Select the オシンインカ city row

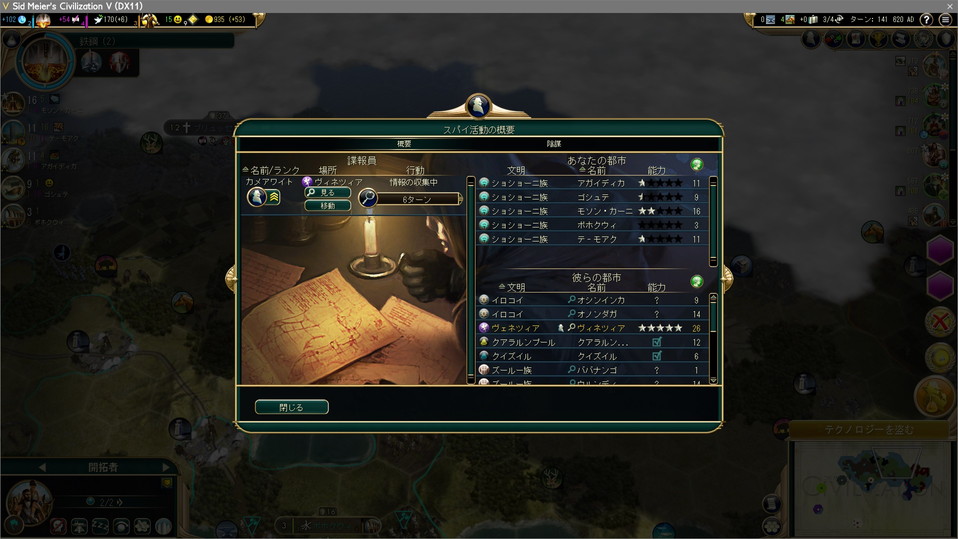click(592, 300)
